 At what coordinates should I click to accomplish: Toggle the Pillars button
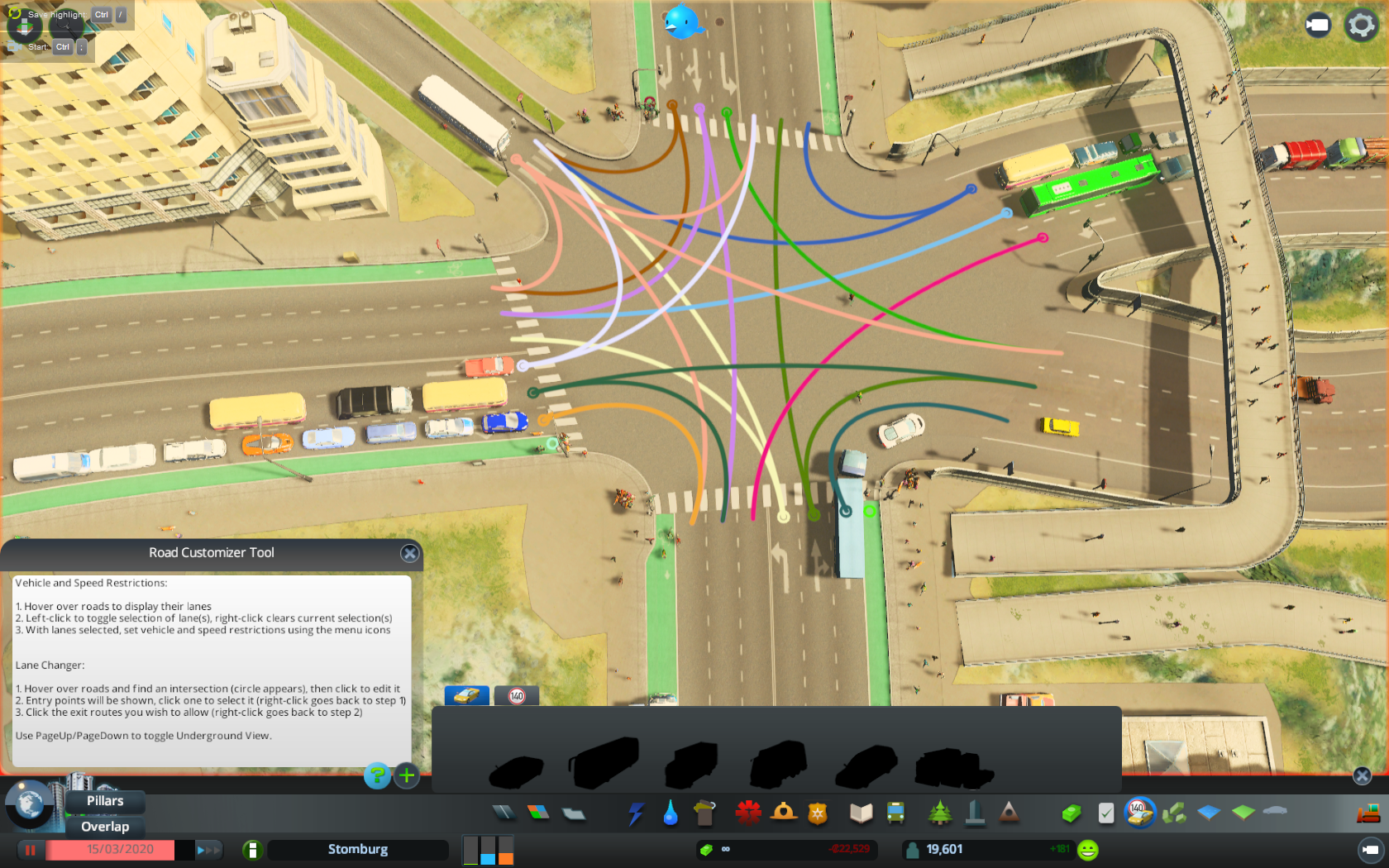pyautogui.click(x=105, y=800)
